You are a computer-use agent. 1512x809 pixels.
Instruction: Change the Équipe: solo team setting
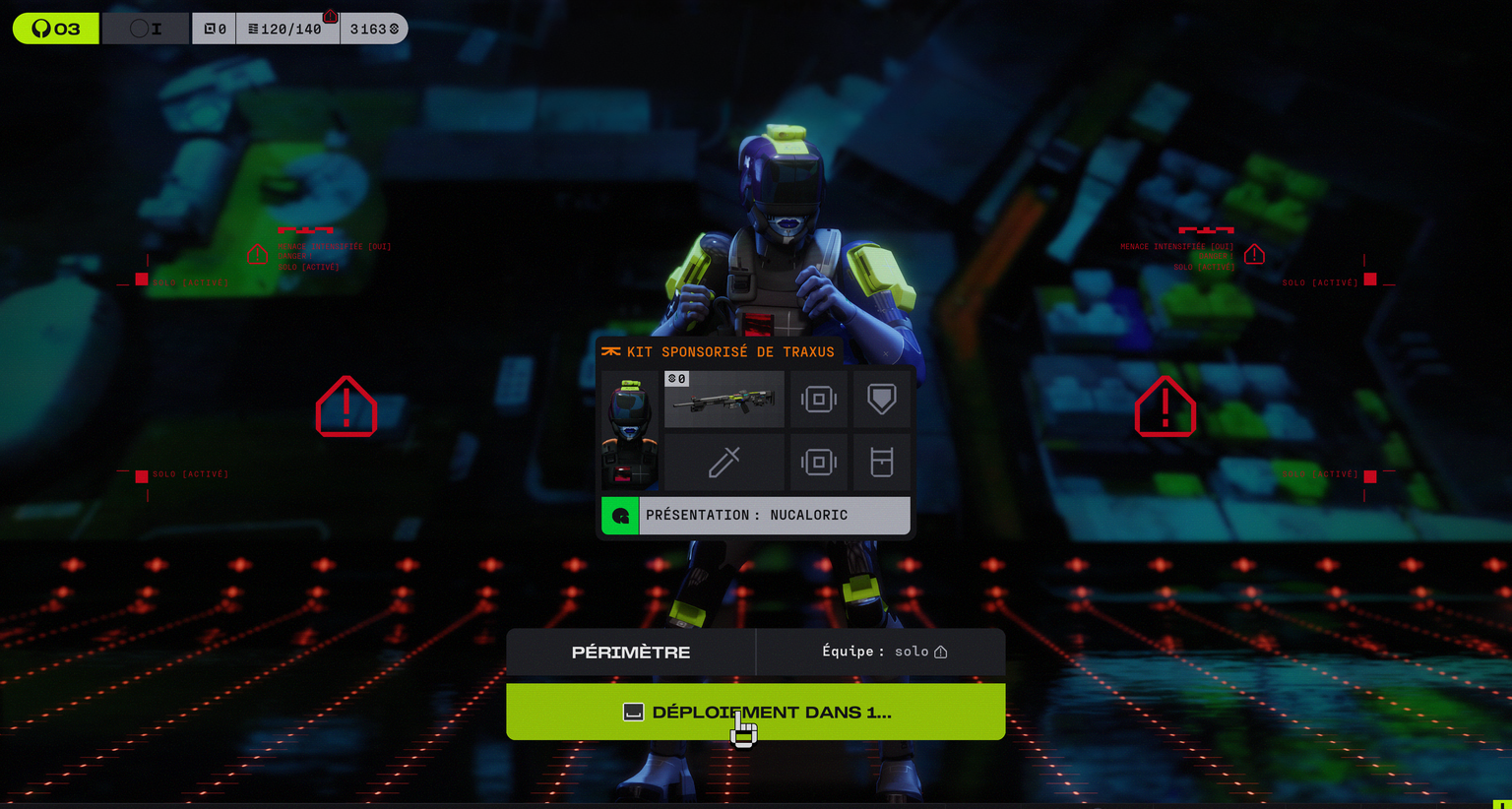pyautogui.click(x=882, y=652)
